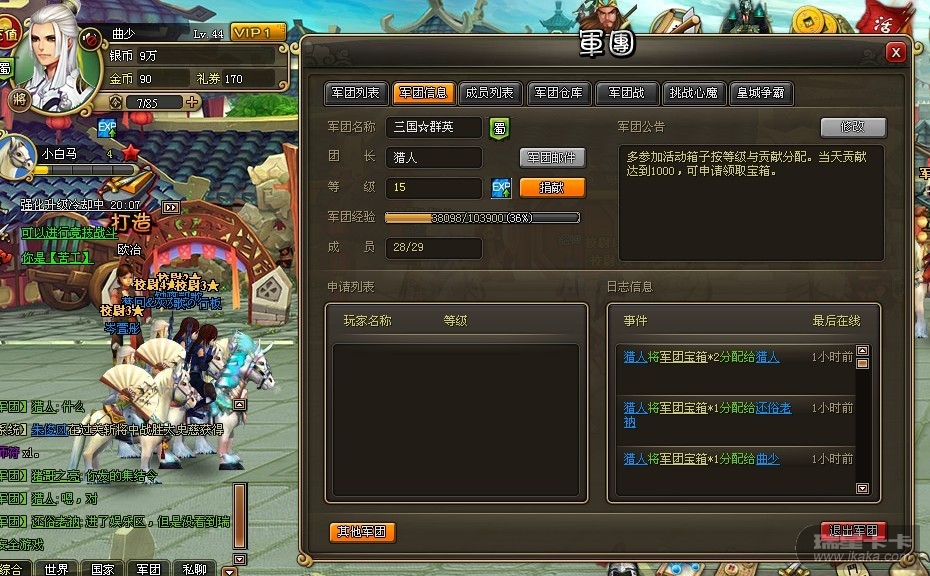Select the 国家 chat channel tab

point(102,569)
